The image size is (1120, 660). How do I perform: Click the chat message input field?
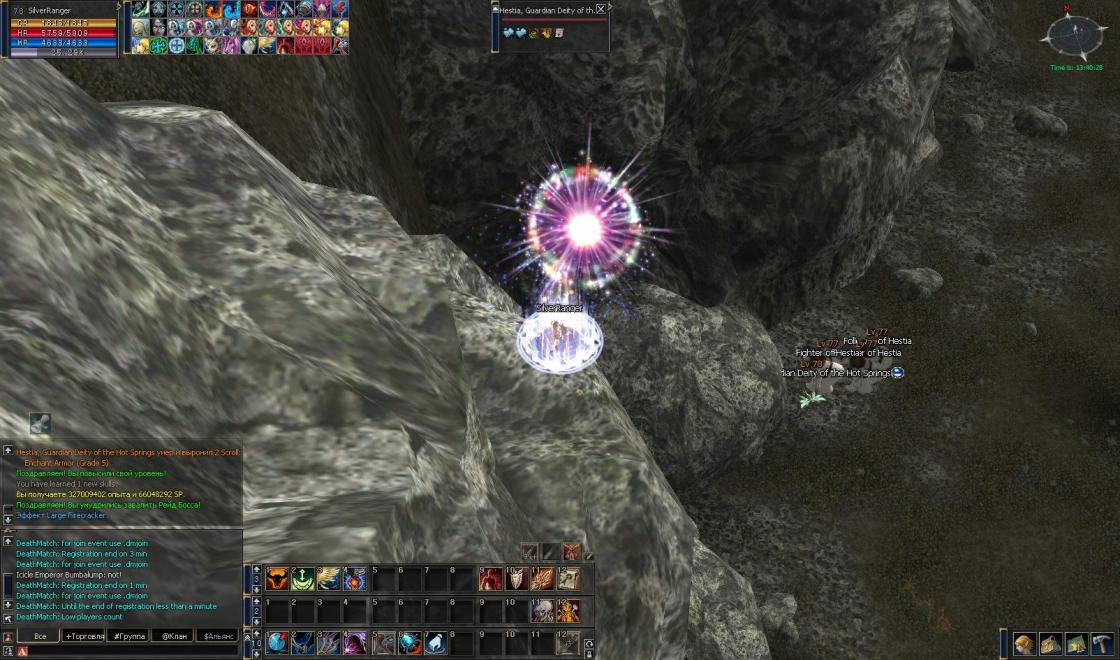point(130,651)
